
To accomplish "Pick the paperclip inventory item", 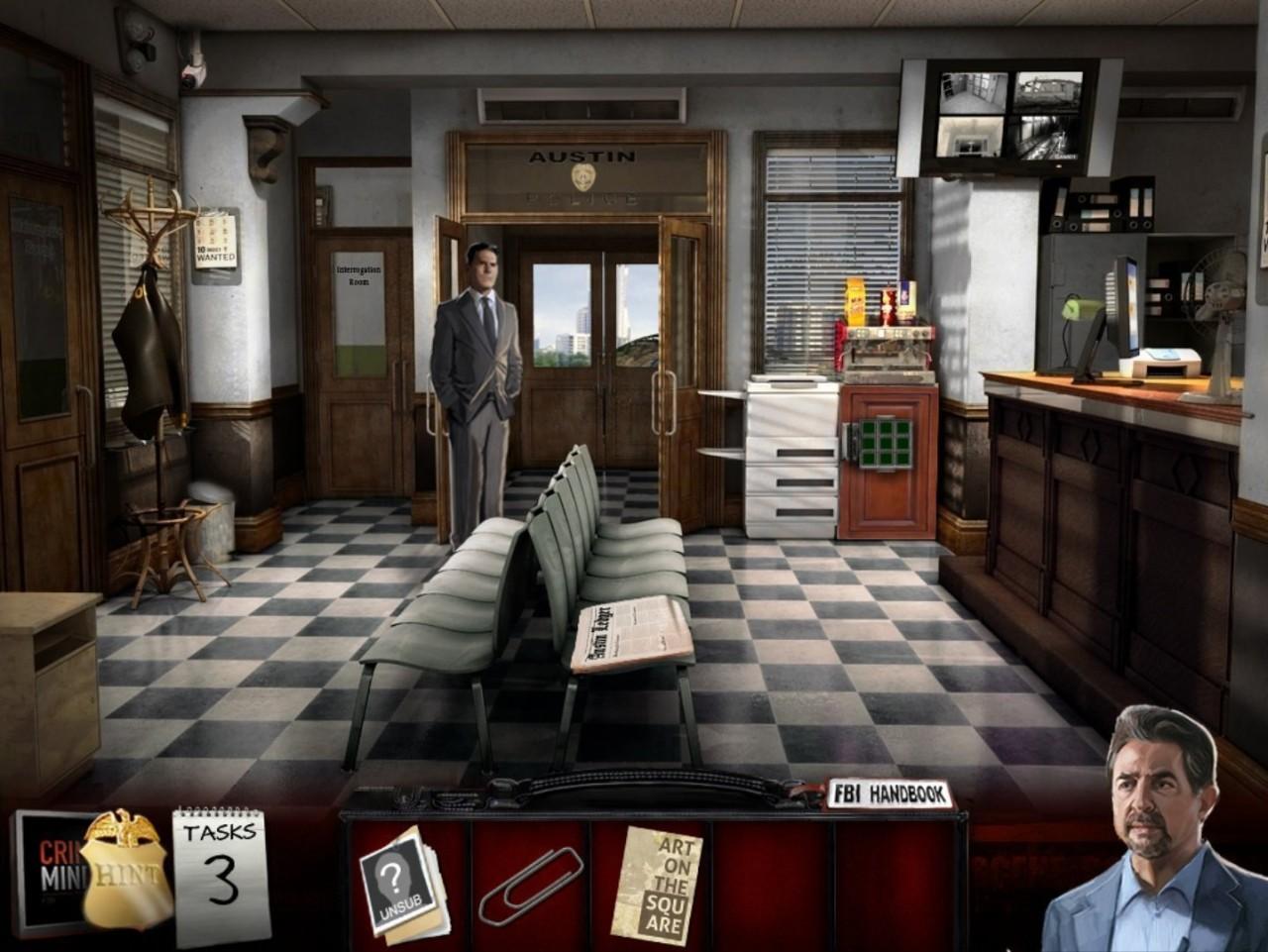I will point(529,884).
